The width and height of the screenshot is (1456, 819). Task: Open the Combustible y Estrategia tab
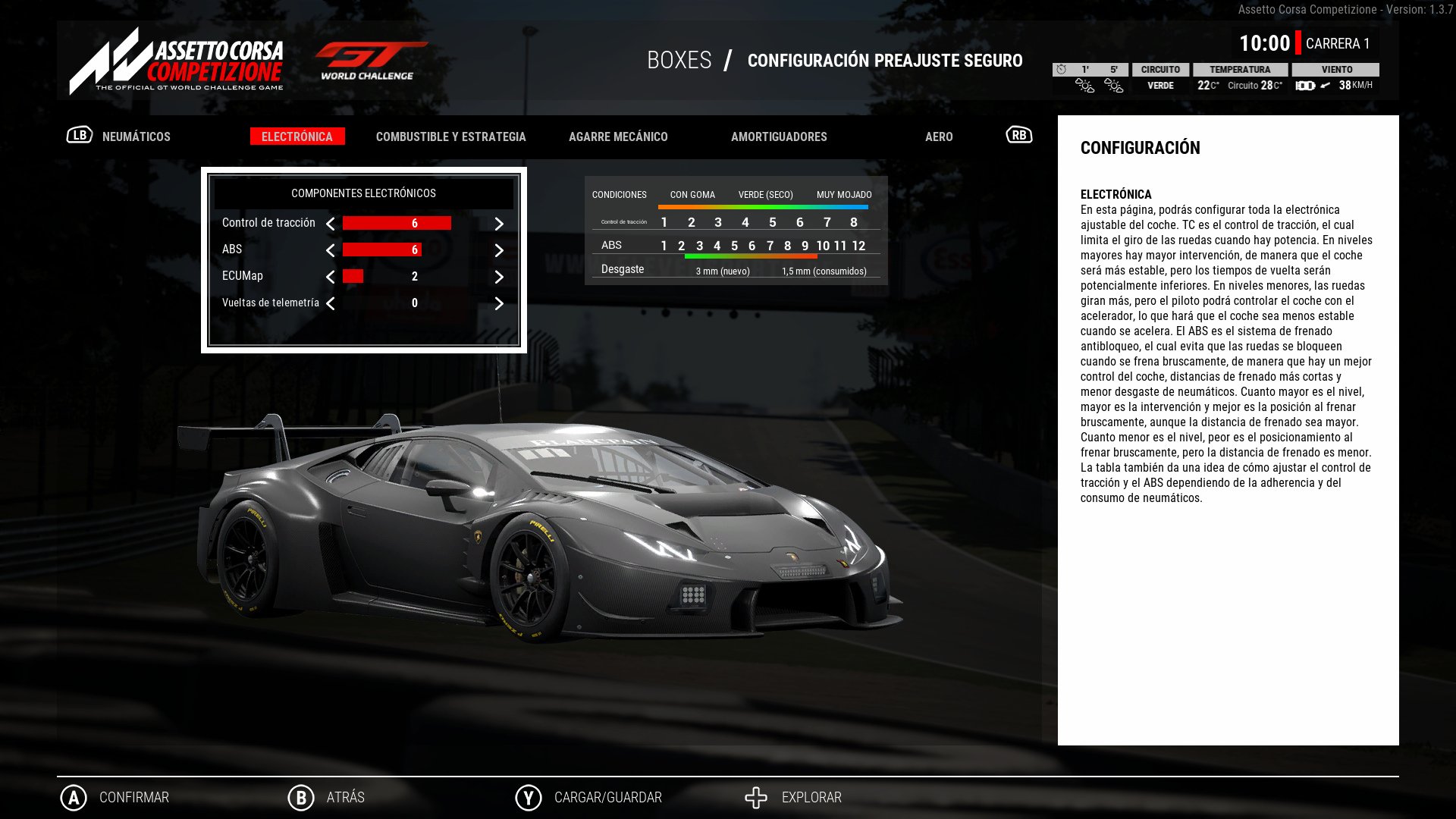click(450, 136)
